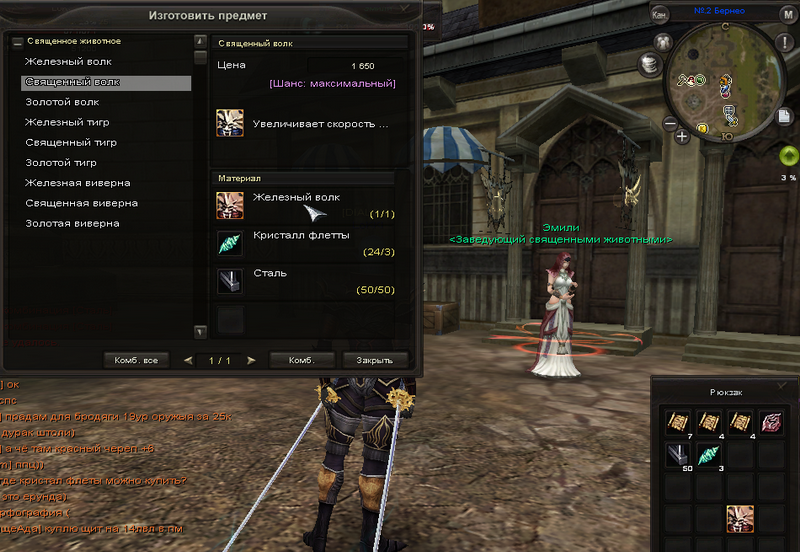Select the wolf mask item in backpack
The height and width of the screenshot is (552, 800).
[741, 517]
